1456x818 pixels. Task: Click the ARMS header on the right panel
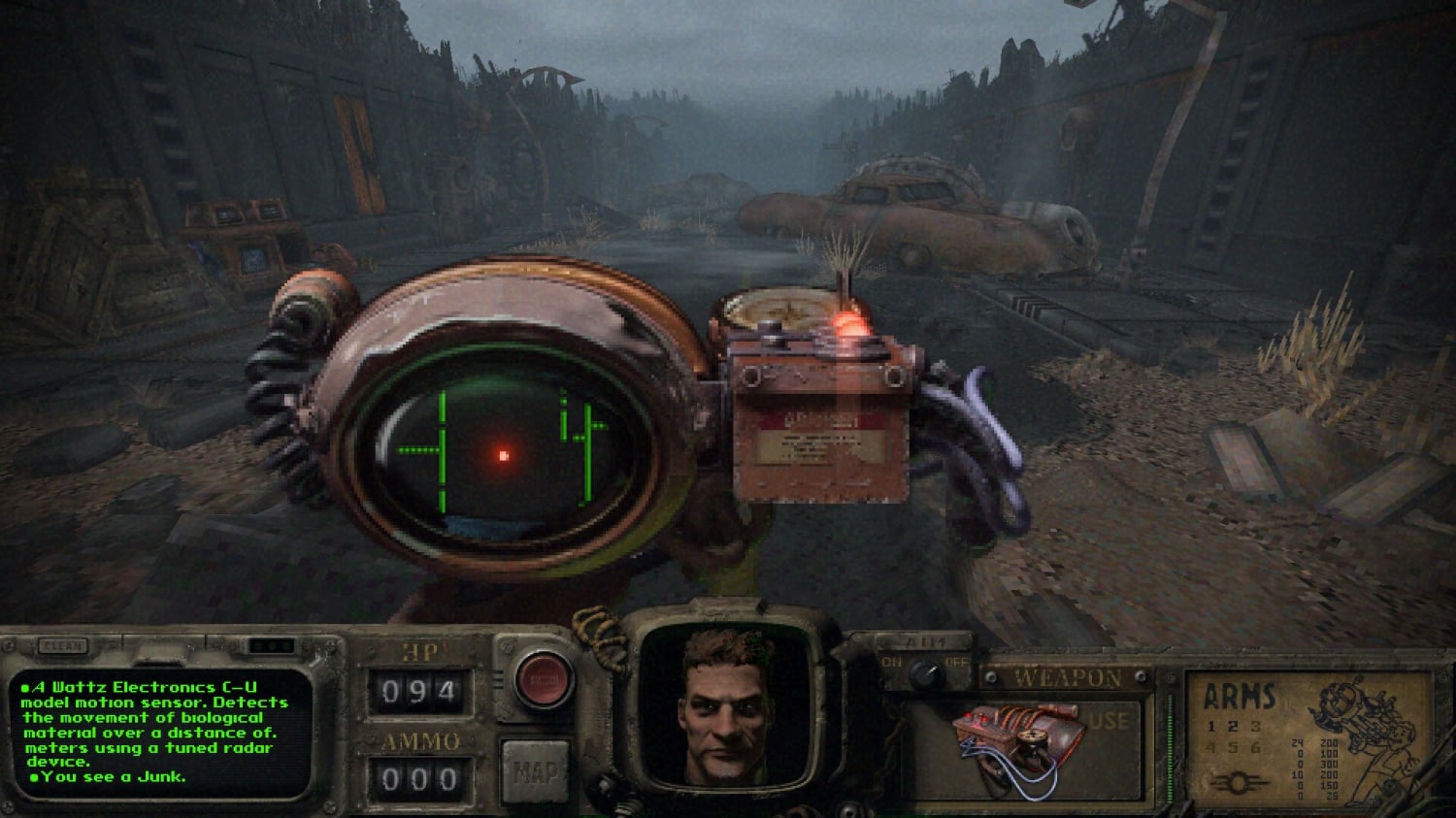[x=1239, y=697]
